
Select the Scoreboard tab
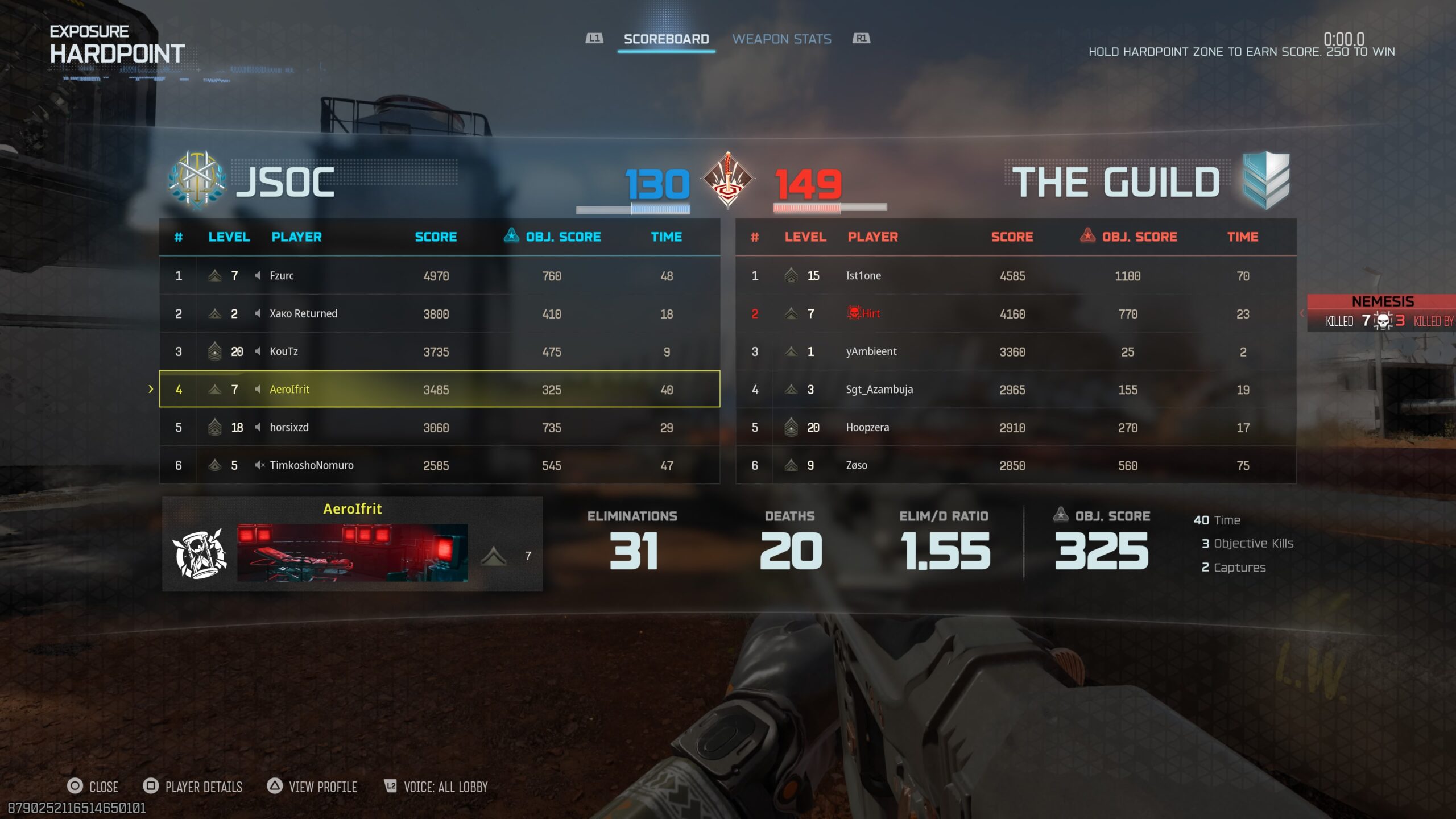(x=666, y=39)
